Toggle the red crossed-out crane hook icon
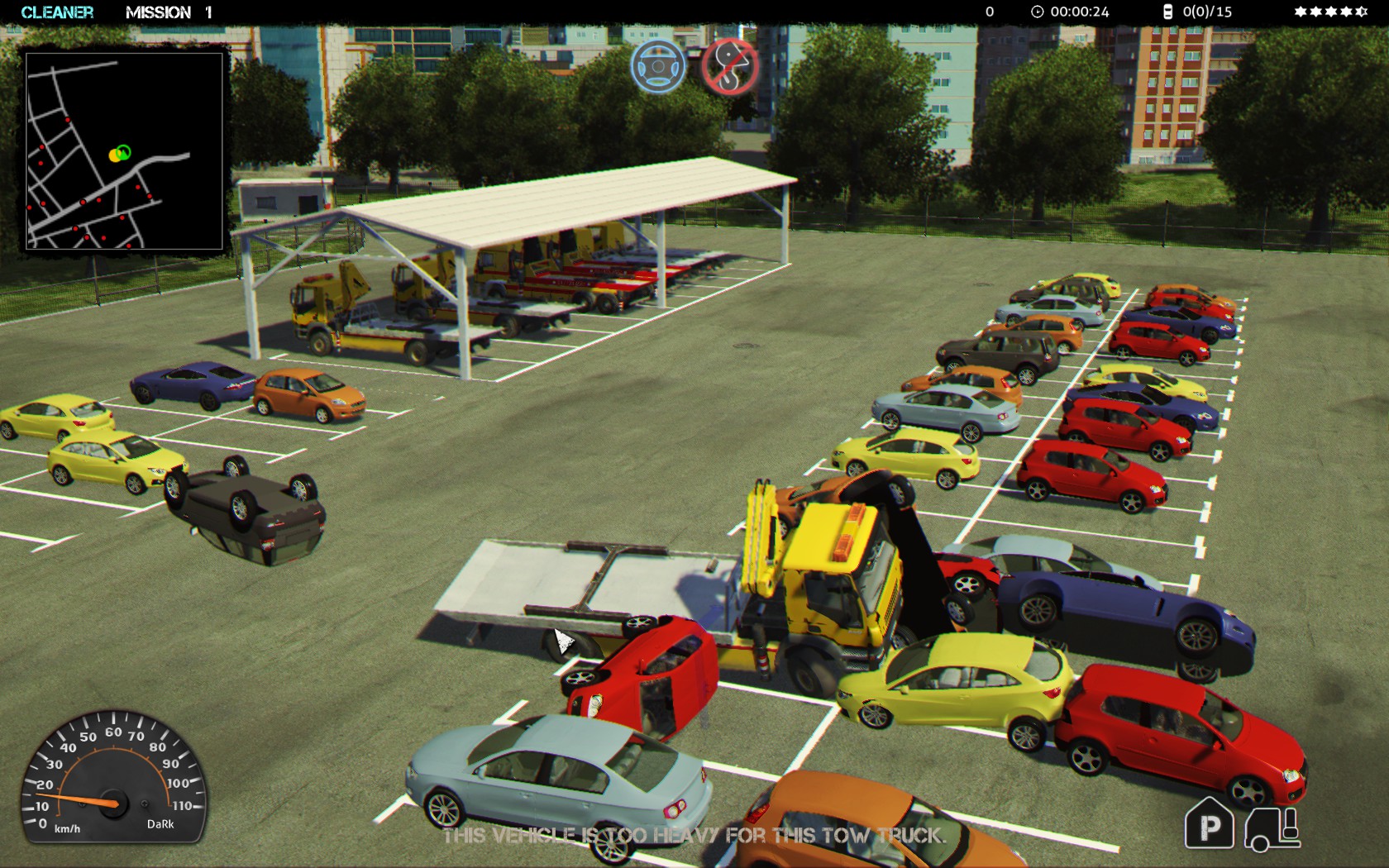Viewport: 1389px width, 868px height. (730, 66)
